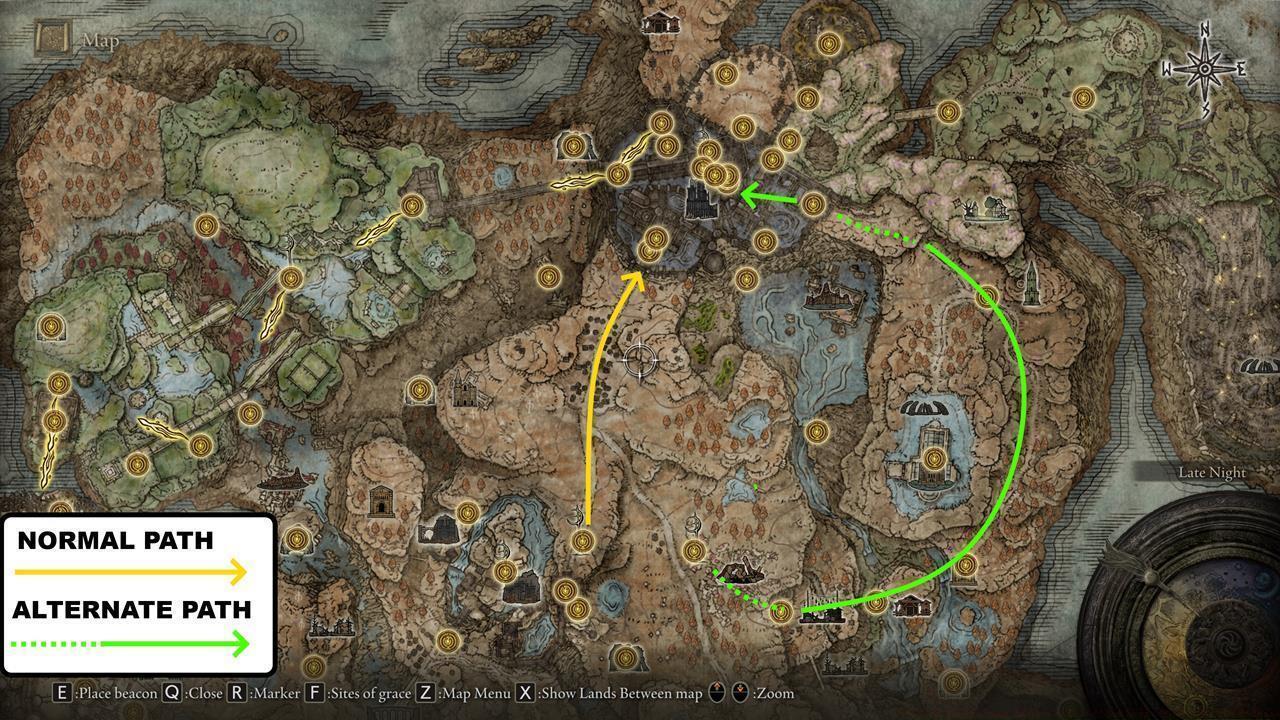This screenshot has width=1280, height=720.
Task: Click the windmill icon in the northeast pink region
Action: (x=970, y=209)
